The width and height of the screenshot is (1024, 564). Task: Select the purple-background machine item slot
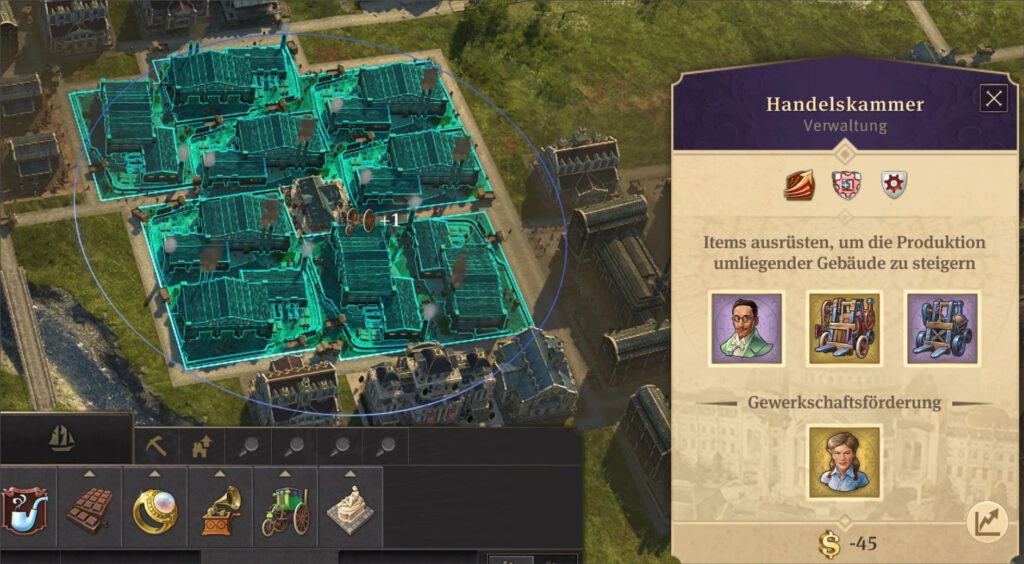[942, 328]
